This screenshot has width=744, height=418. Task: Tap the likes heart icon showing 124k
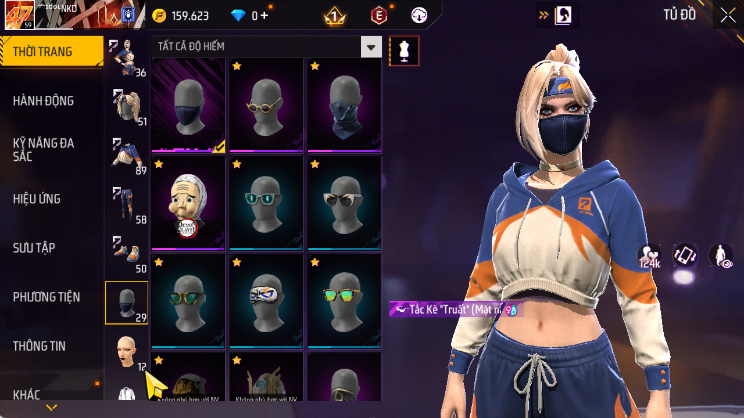(x=650, y=257)
